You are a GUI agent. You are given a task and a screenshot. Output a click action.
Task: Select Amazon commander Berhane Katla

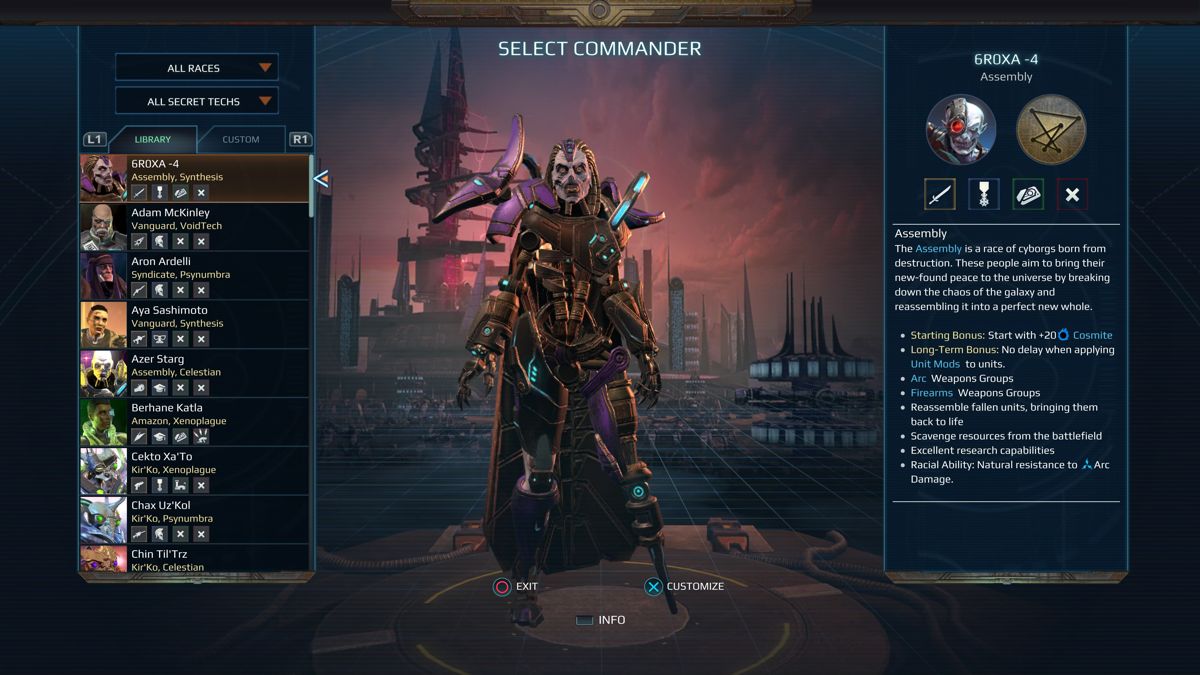pyautogui.click(x=195, y=423)
